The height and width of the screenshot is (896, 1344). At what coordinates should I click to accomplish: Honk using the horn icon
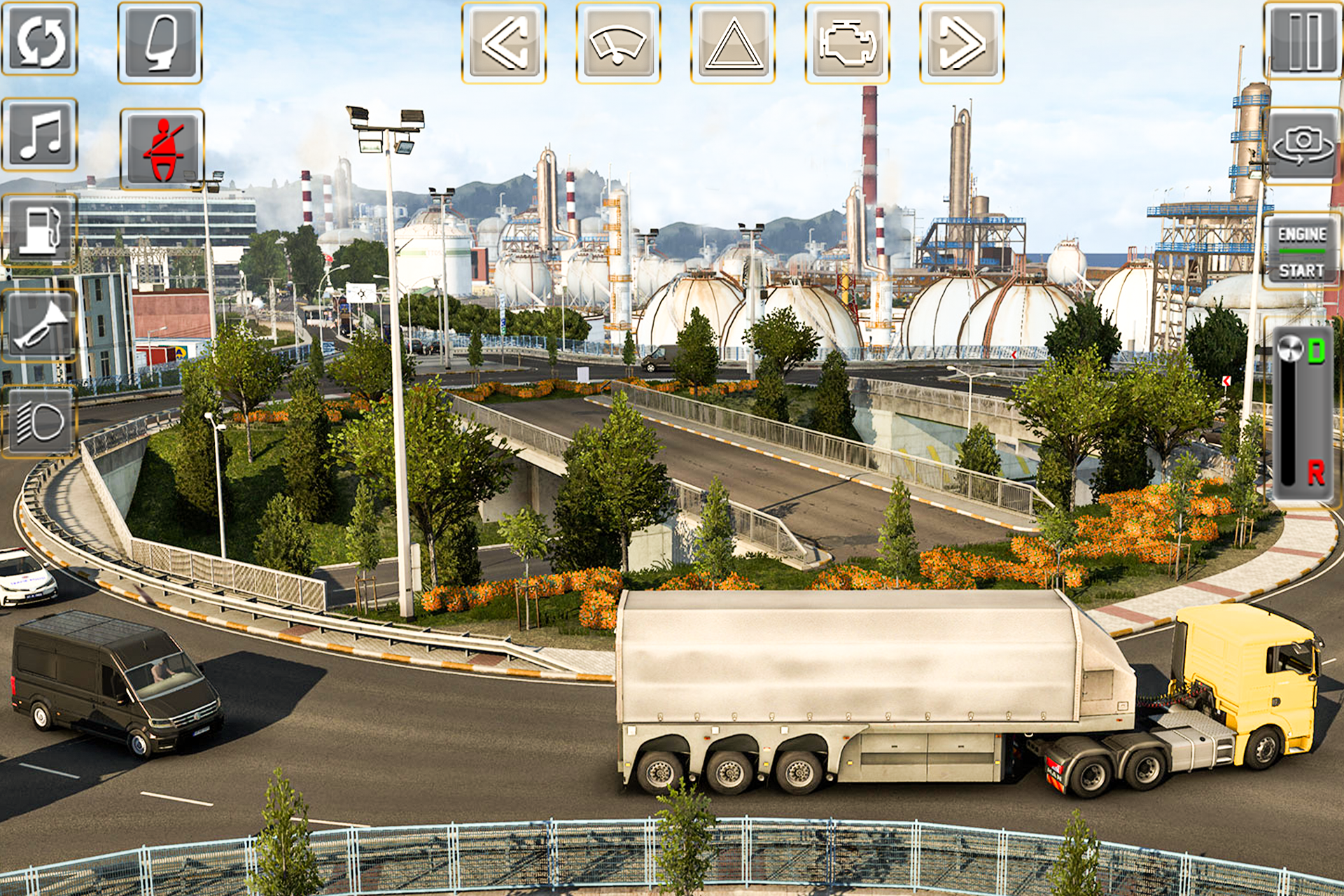click(40, 326)
